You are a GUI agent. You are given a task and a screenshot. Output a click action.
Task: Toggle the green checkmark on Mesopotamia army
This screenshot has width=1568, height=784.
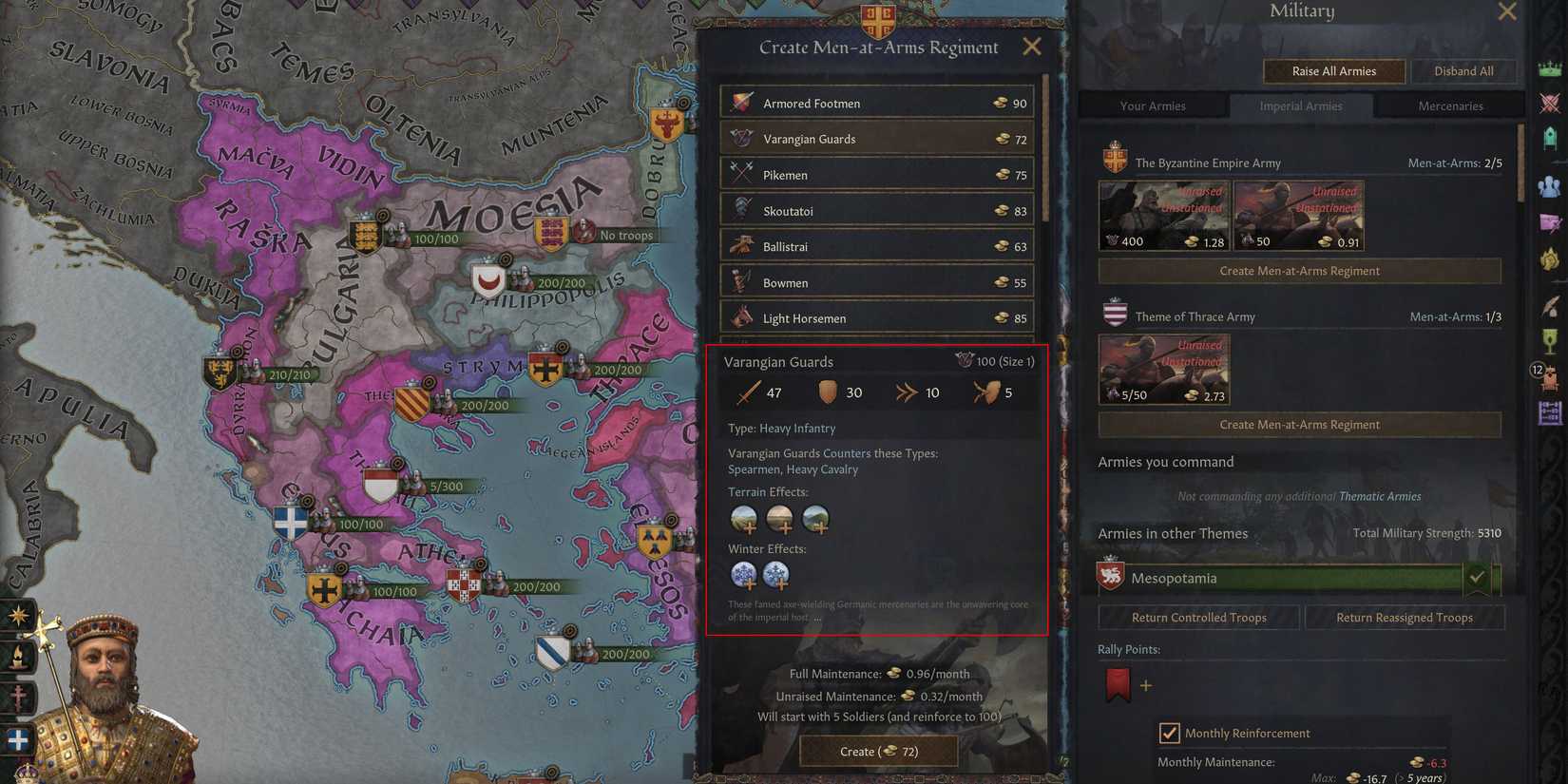point(1479,577)
